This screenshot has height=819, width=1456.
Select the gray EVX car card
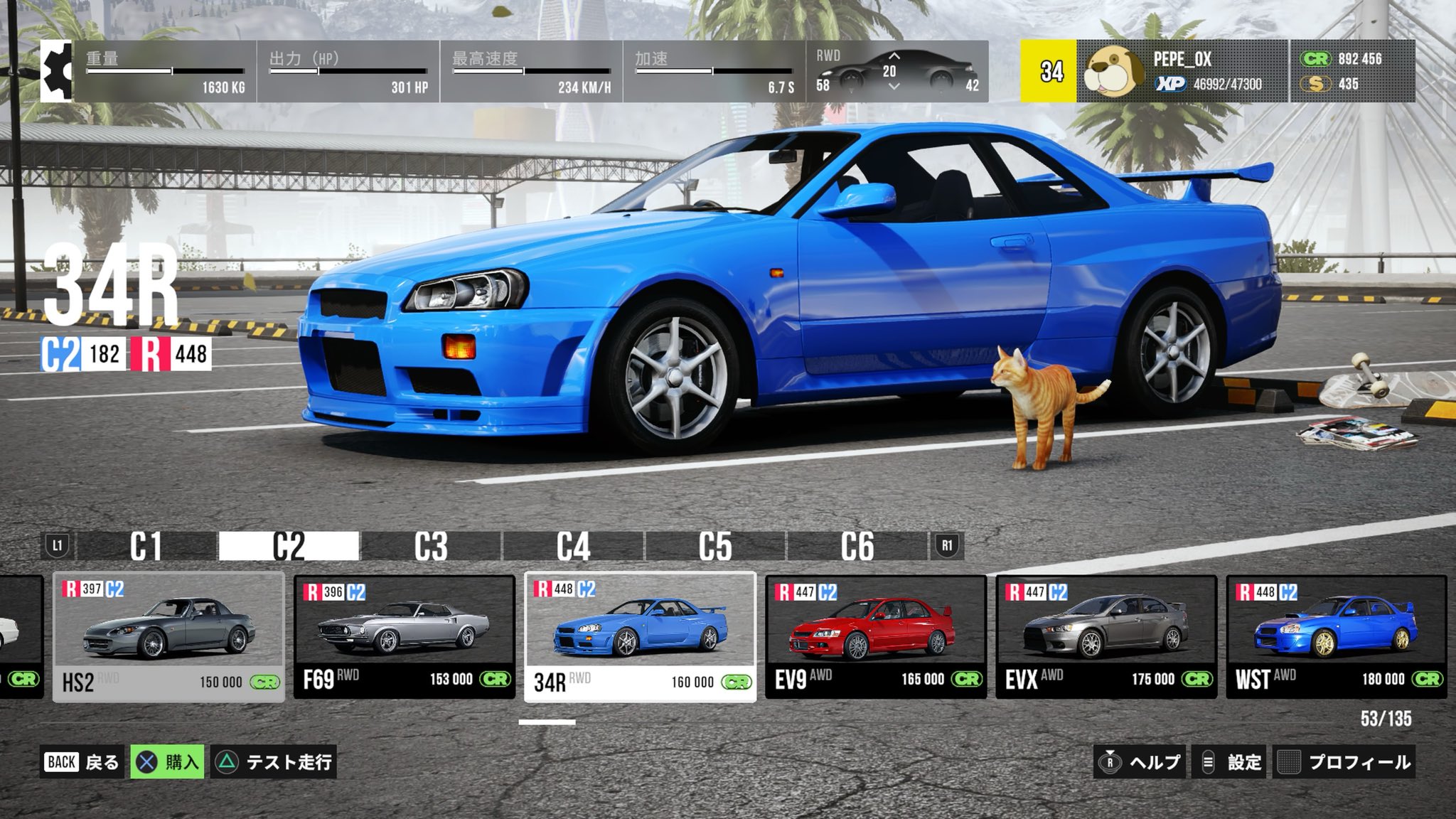[x=1106, y=638]
